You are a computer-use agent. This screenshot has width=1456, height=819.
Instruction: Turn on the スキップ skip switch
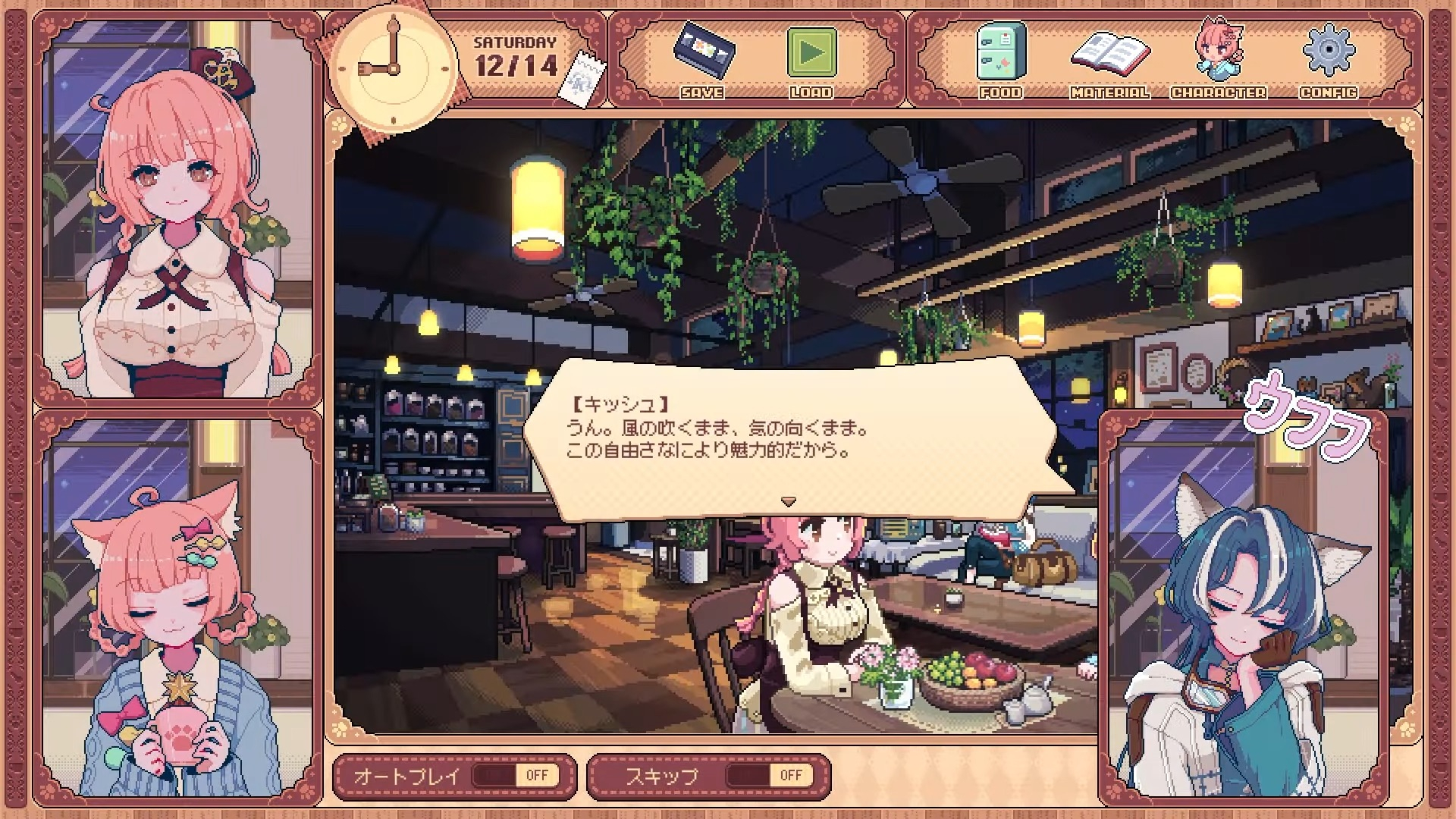tap(768, 774)
